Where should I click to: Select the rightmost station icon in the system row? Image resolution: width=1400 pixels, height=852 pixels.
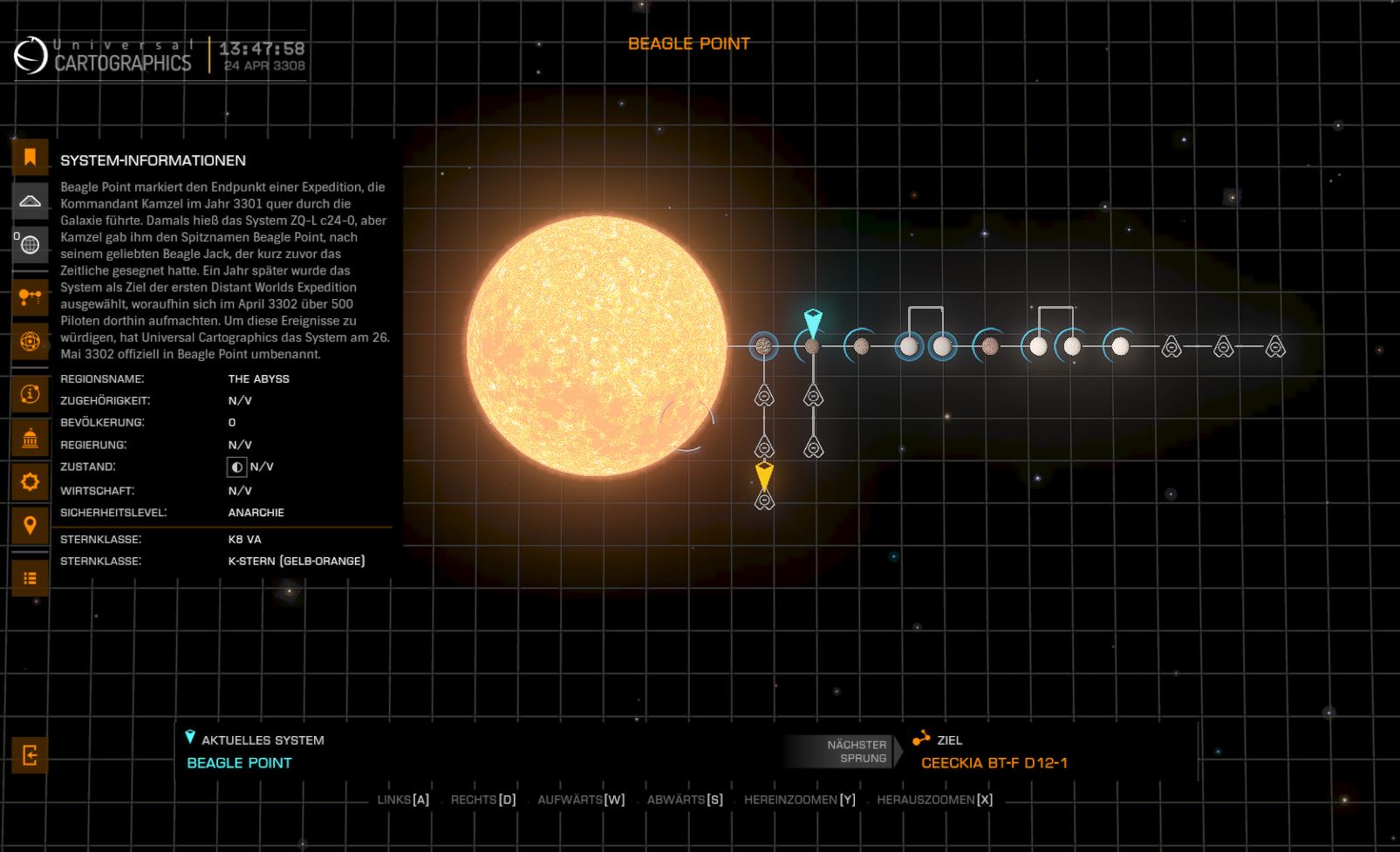(1275, 347)
